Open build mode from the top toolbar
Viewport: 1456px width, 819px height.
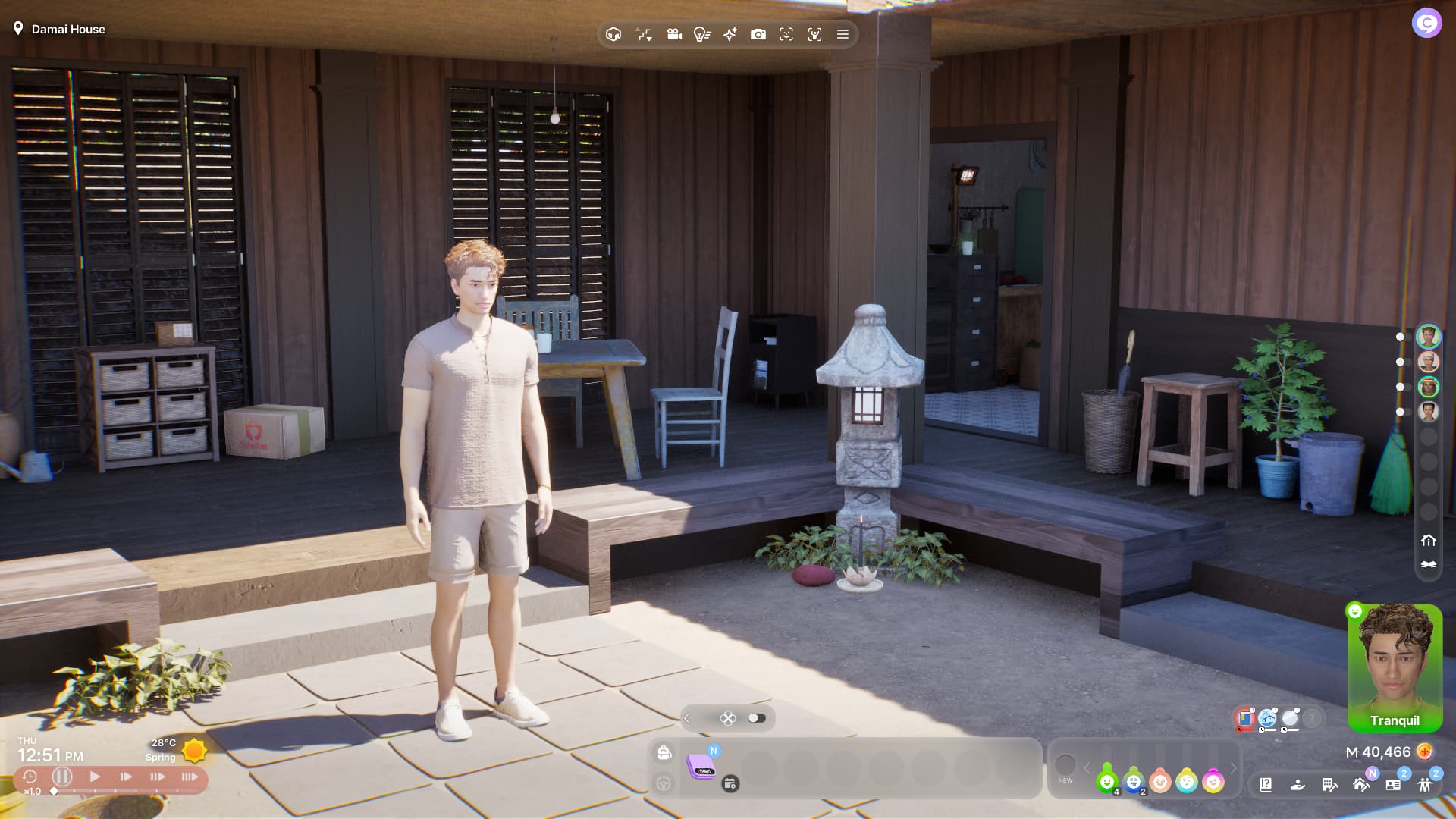tap(613, 34)
